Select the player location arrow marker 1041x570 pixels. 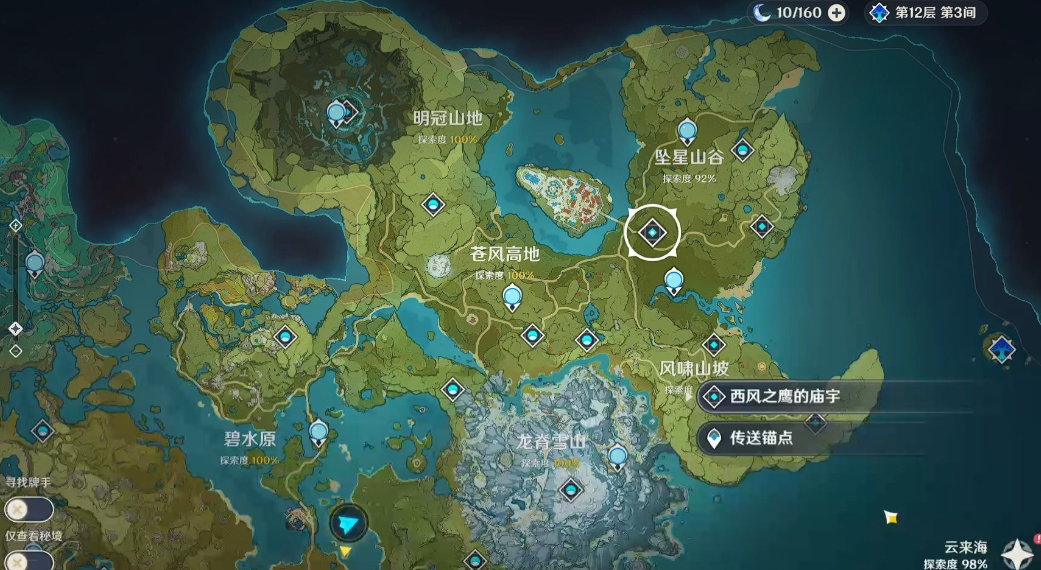[x=348, y=523]
